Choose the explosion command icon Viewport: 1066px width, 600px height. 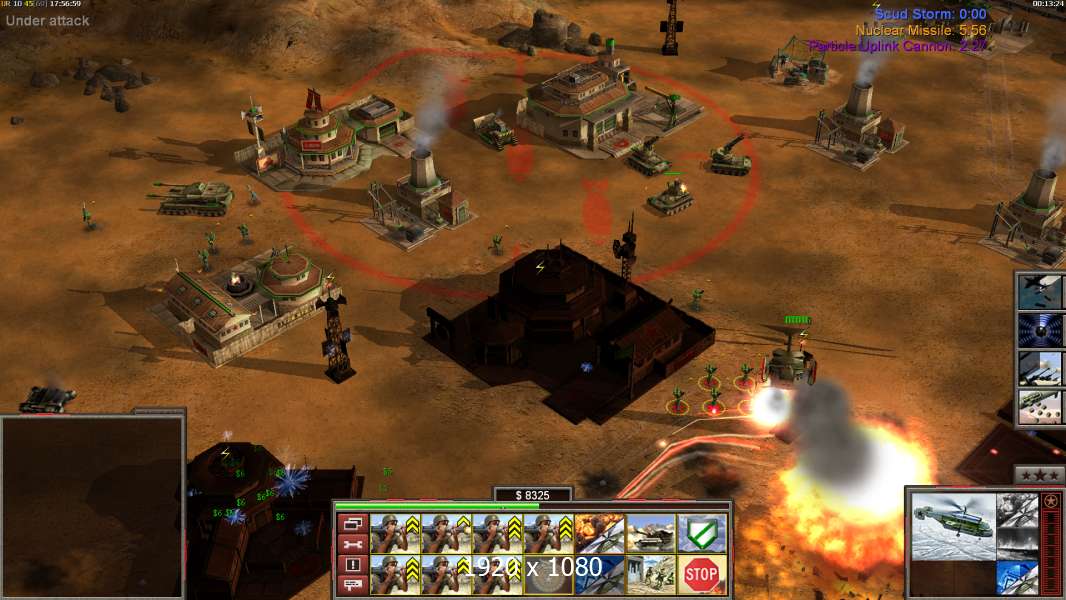600,533
